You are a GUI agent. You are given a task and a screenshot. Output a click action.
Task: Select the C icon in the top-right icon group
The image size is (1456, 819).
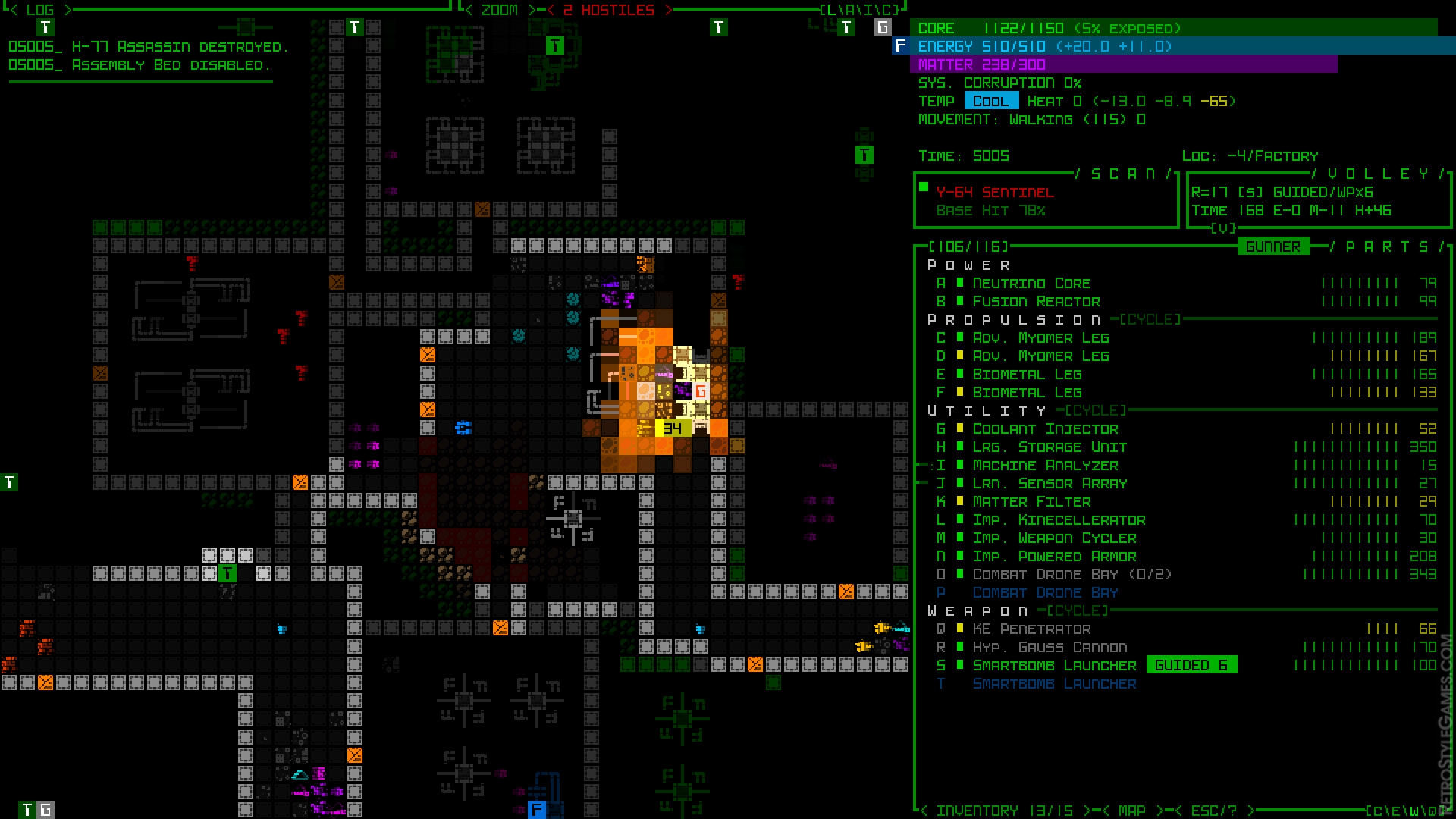(886, 11)
